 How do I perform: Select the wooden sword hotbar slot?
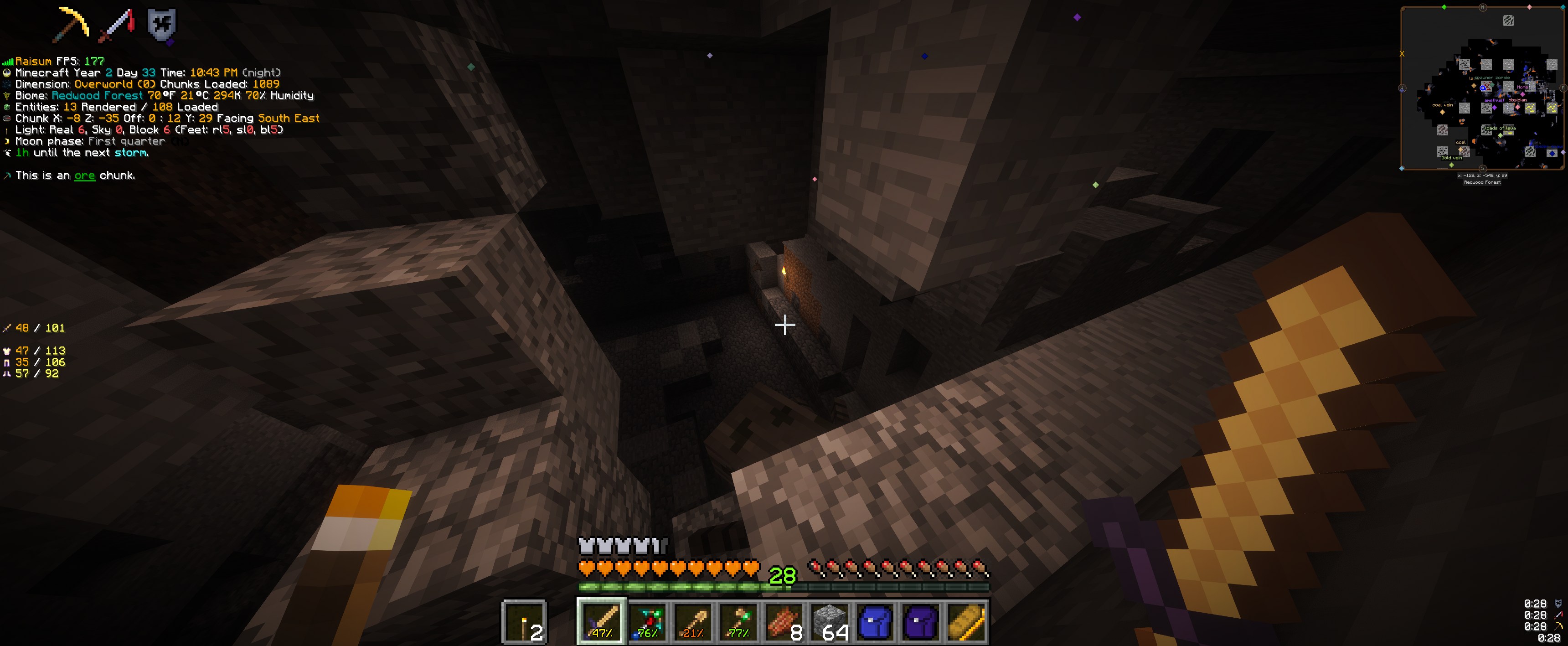601,621
